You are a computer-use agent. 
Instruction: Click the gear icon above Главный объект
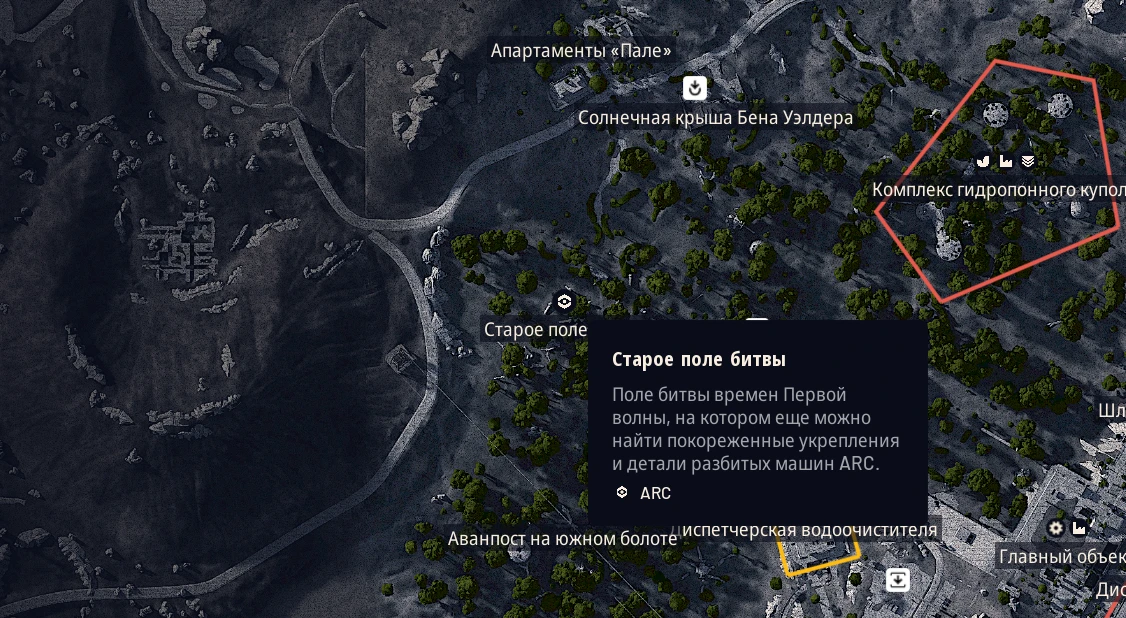[x=1056, y=527]
